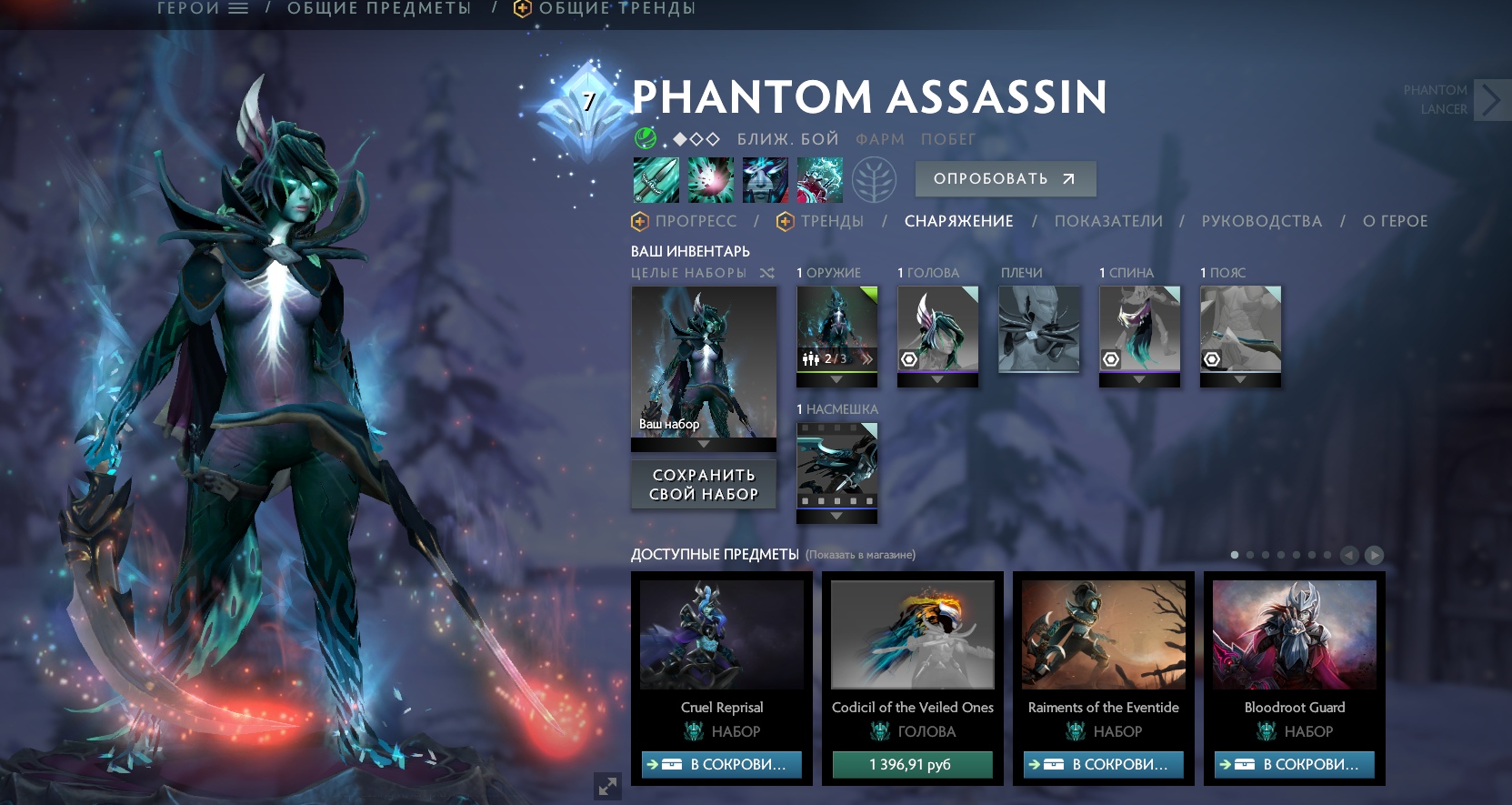This screenshot has height=805, width=1512.
Task: Select the ПОКАЗАТЕЛИ tab
Action: pyautogui.click(x=1108, y=221)
